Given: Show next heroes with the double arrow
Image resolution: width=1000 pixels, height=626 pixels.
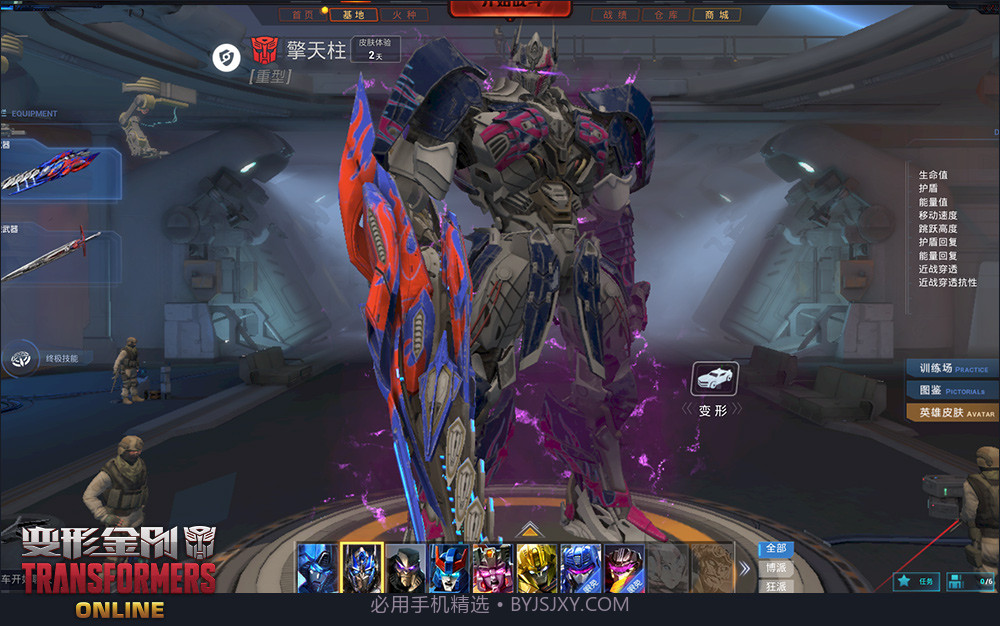Looking at the screenshot, I should point(744,568).
